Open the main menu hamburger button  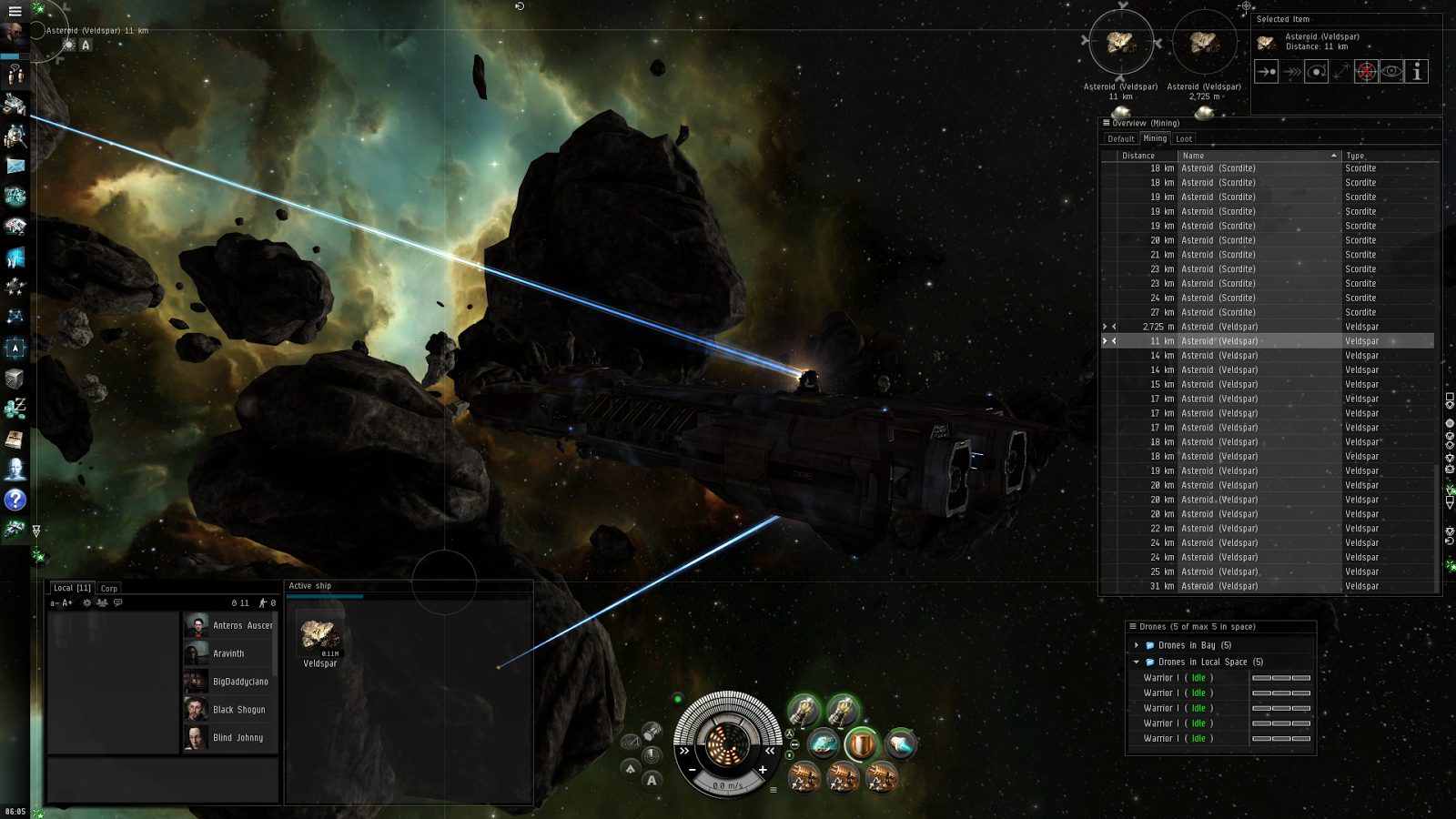coord(15,11)
